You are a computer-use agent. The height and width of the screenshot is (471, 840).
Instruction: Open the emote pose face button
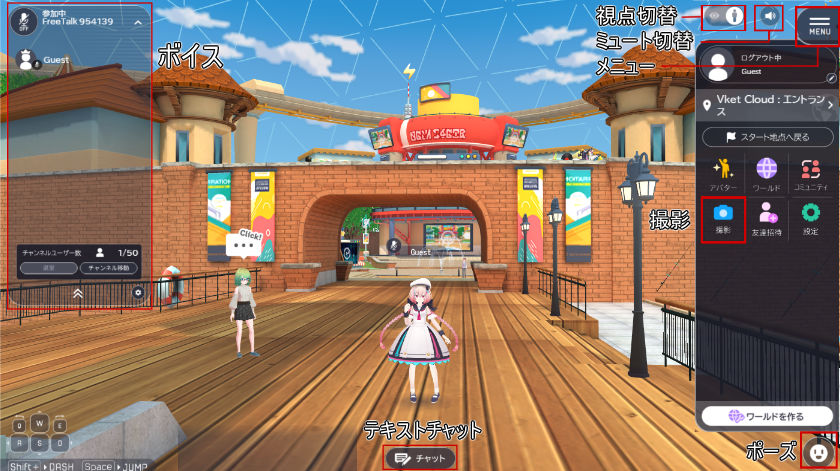pyautogui.click(x=817, y=452)
